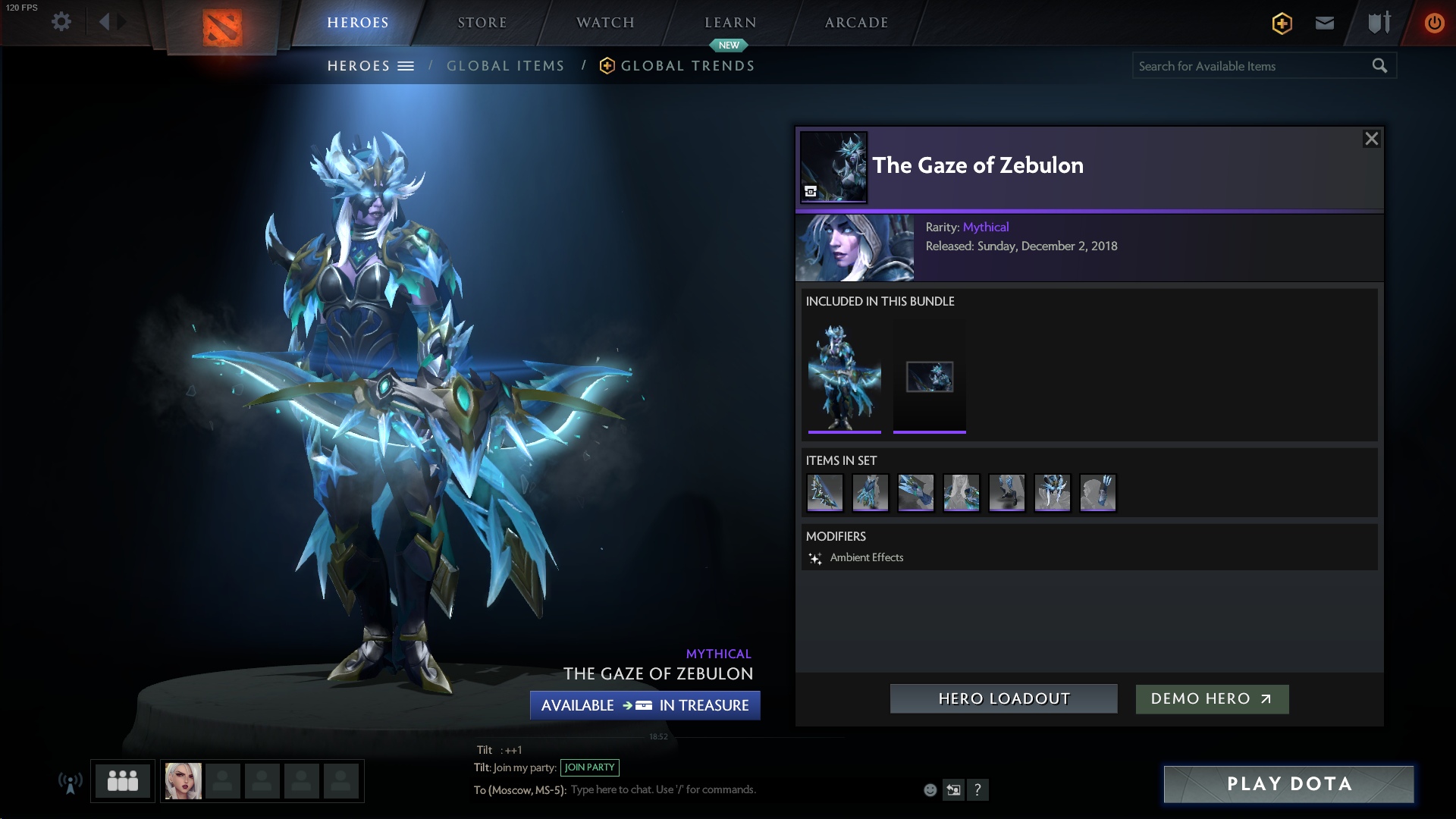Select the Arcade tab
The width and height of the screenshot is (1456, 819).
point(856,23)
